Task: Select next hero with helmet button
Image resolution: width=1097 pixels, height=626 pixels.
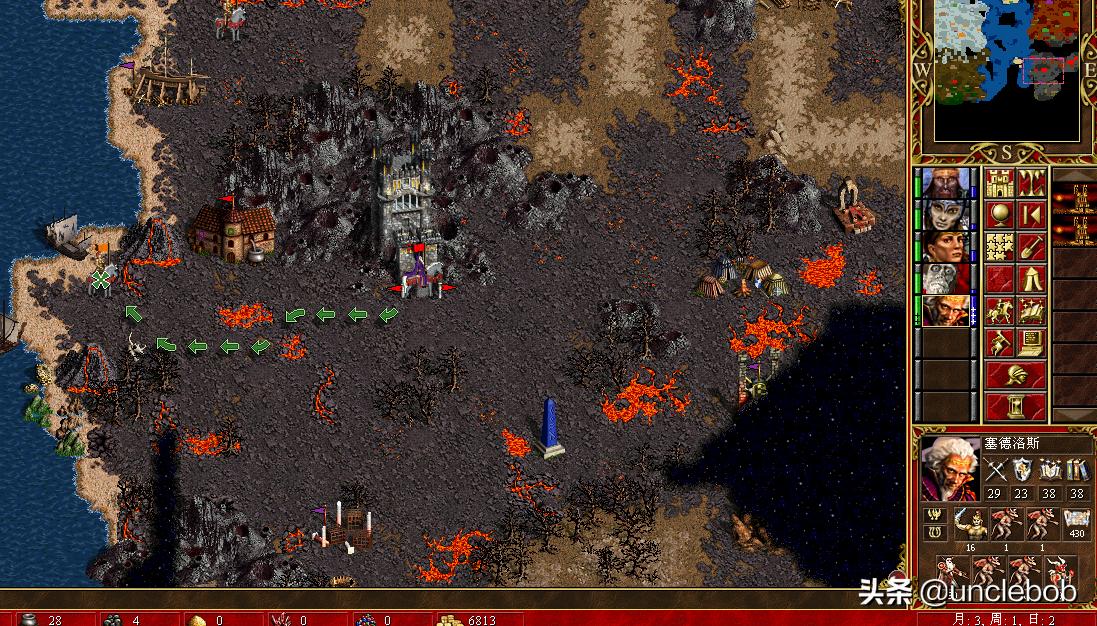Action: click(x=1015, y=375)
